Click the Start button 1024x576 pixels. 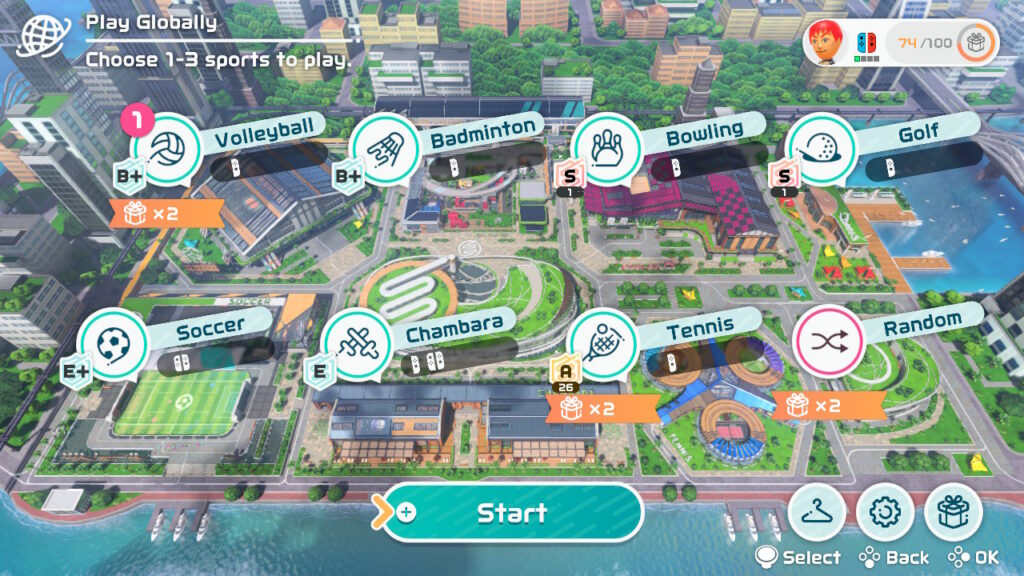[512, 513]
